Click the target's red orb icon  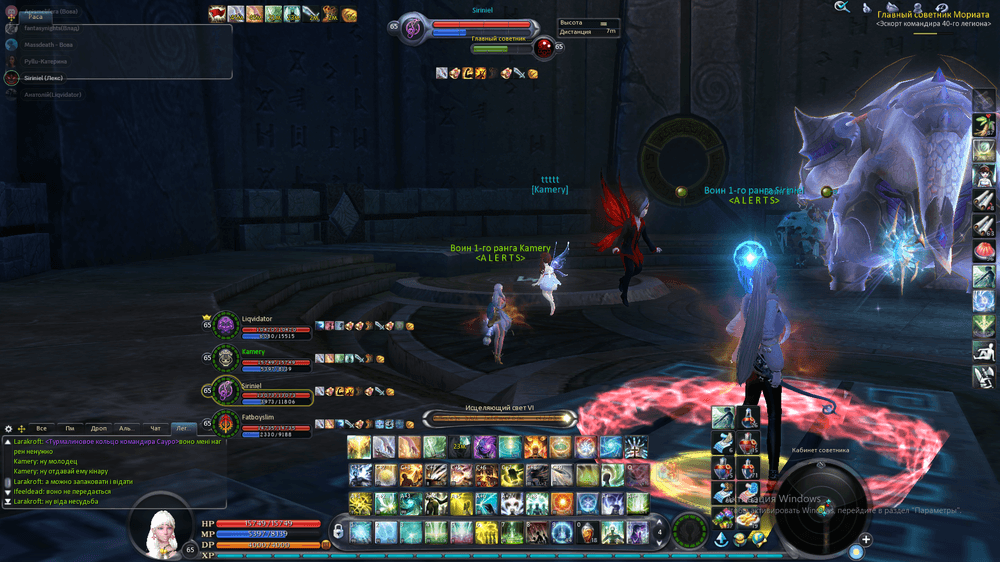tap(545, 47)
